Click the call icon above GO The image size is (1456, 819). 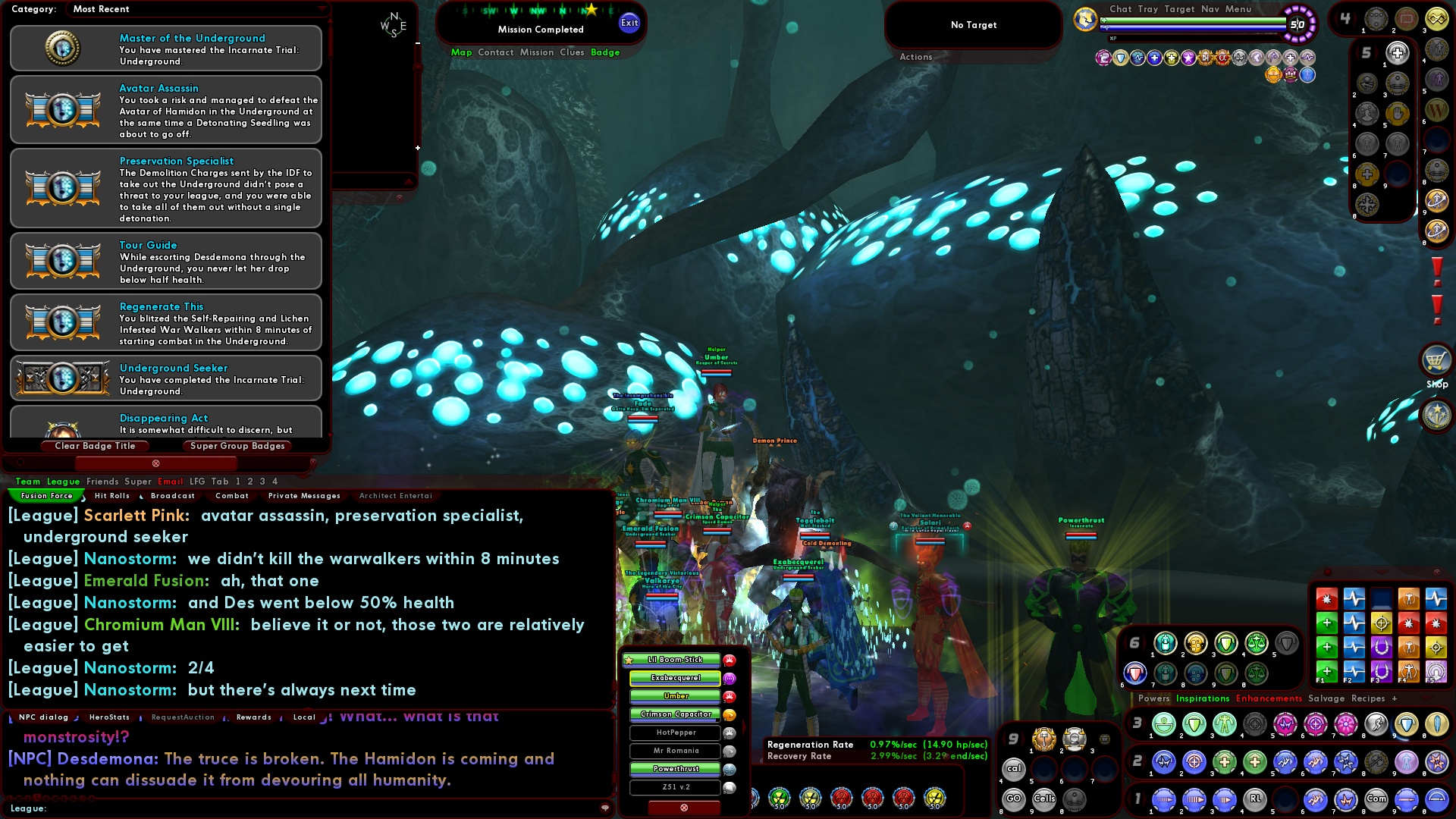1014,769
